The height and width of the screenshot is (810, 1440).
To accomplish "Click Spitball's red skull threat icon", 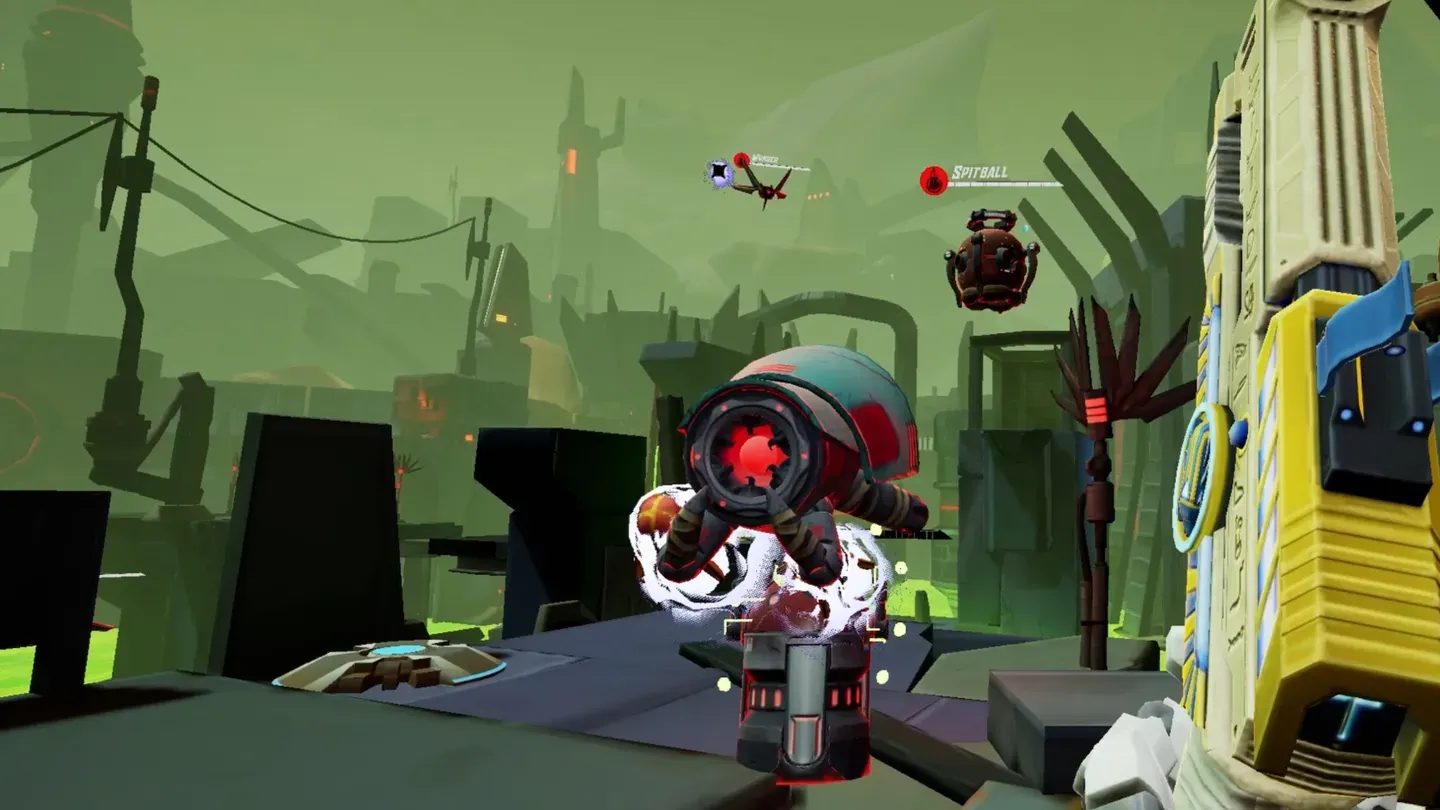I will tap(931, 178).
